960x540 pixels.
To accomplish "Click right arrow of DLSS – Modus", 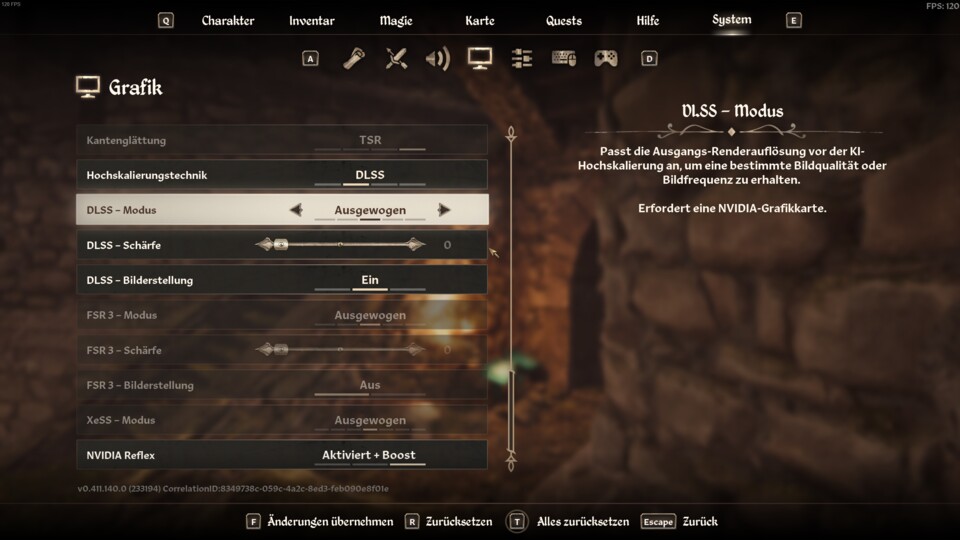I will [x=444, y=210].
